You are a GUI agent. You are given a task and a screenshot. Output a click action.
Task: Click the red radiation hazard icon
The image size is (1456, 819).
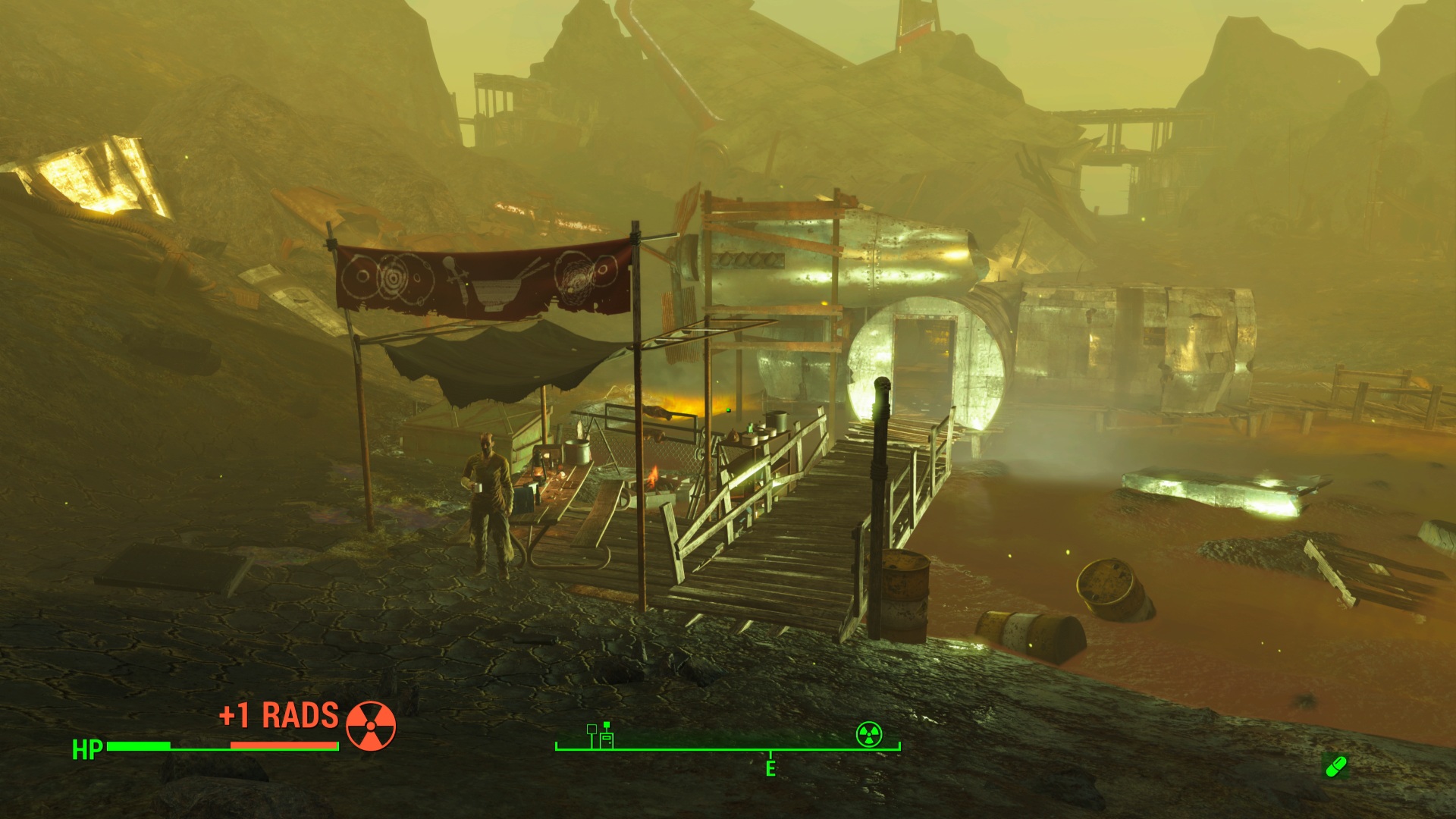tap(371, 726)
